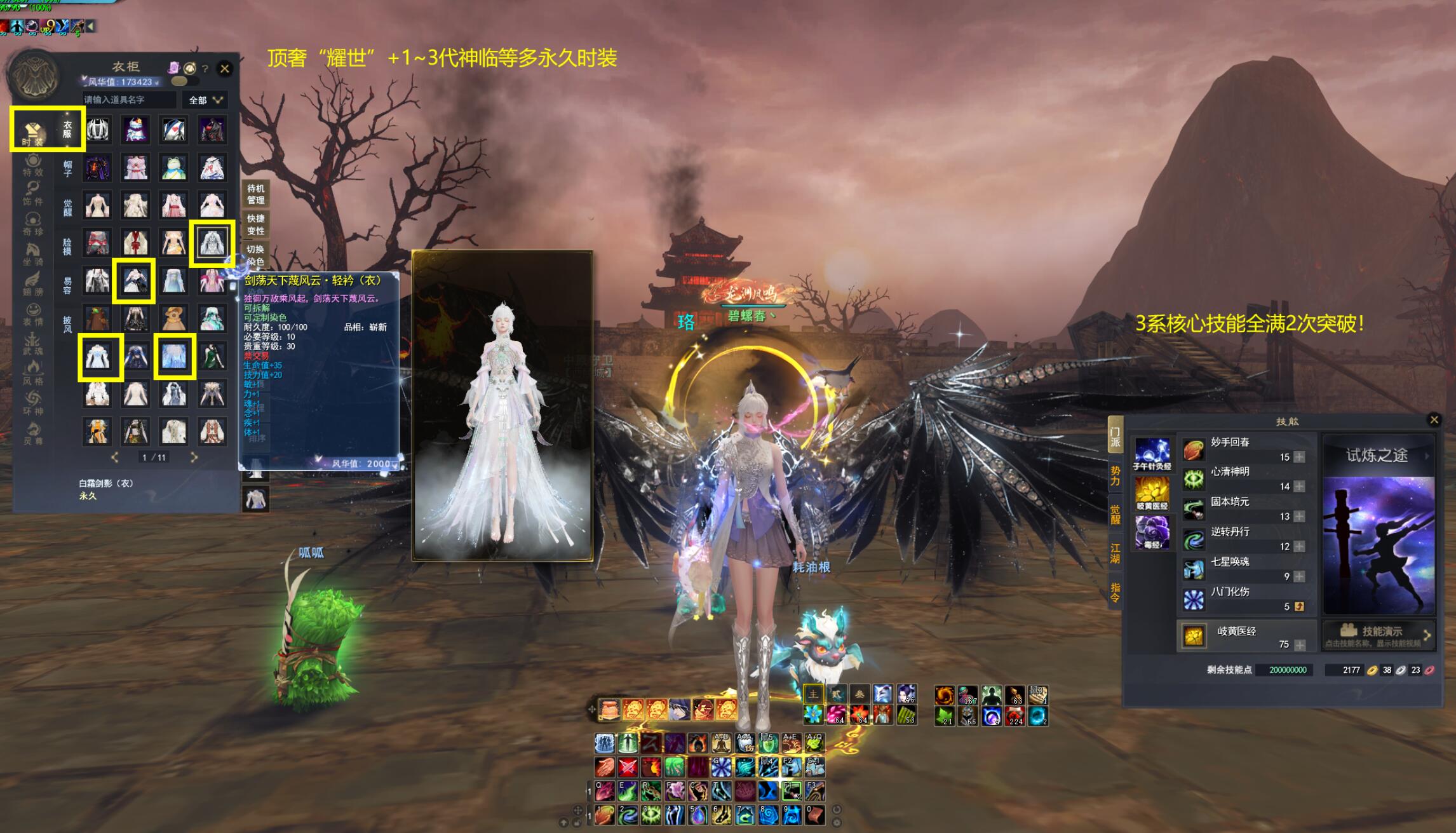Add a point to 妙手回春
This screenshot has height=833, width=1456.
click(1300, 457)
